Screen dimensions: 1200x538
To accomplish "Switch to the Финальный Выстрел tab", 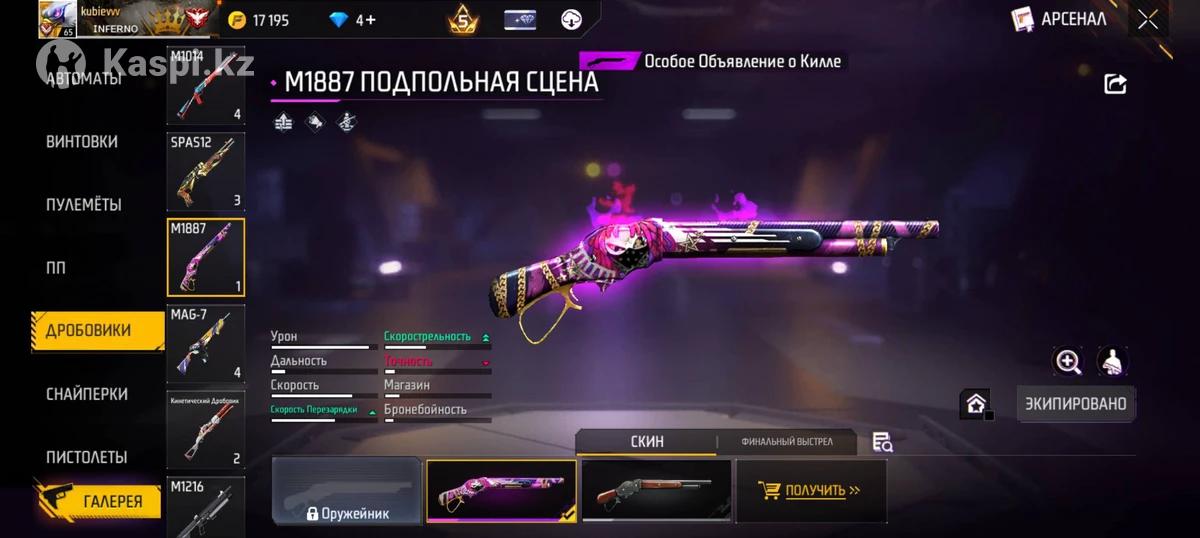I will click(x=786, y=442).
